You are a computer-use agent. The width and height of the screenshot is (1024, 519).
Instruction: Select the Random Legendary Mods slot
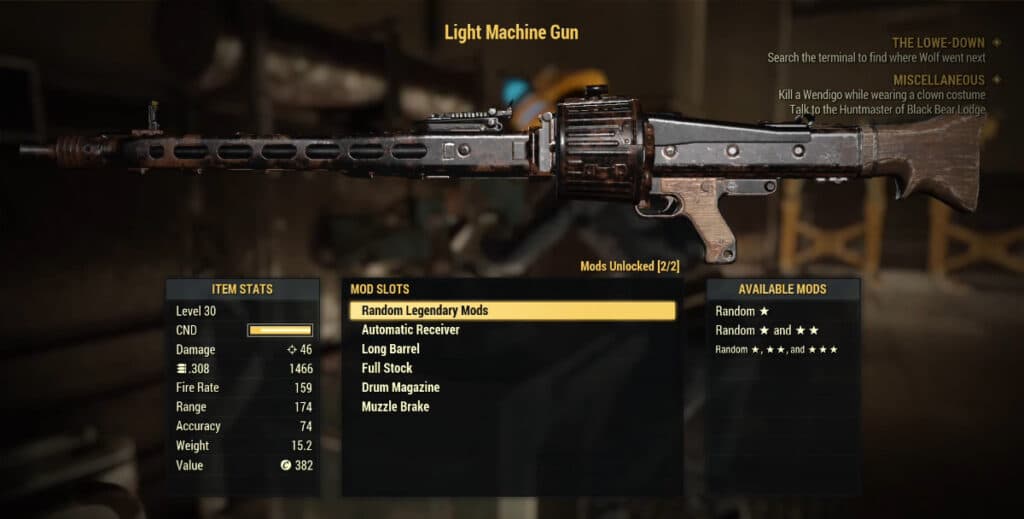(512, 311)
